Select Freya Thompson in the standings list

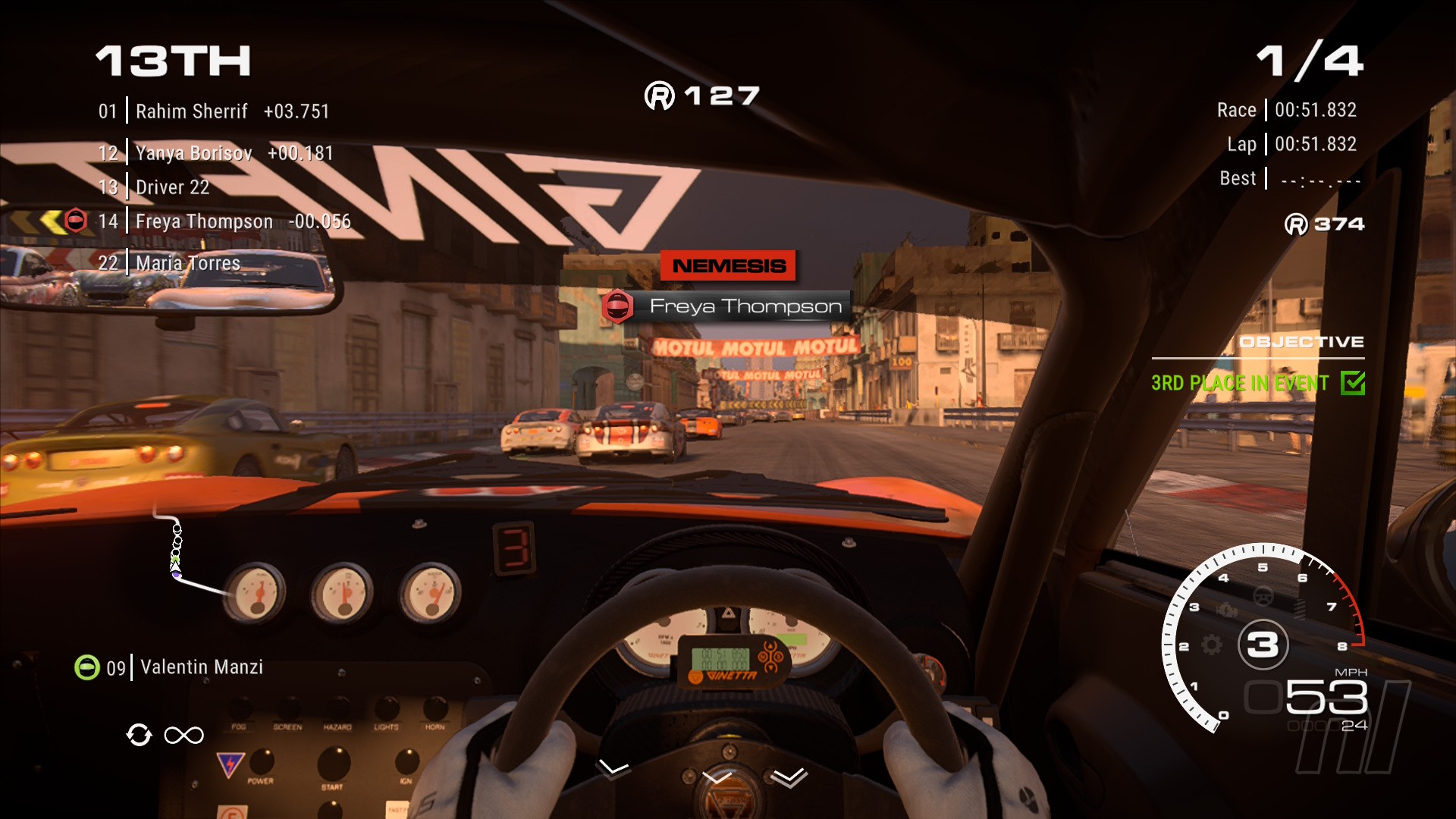coord(224,221)
